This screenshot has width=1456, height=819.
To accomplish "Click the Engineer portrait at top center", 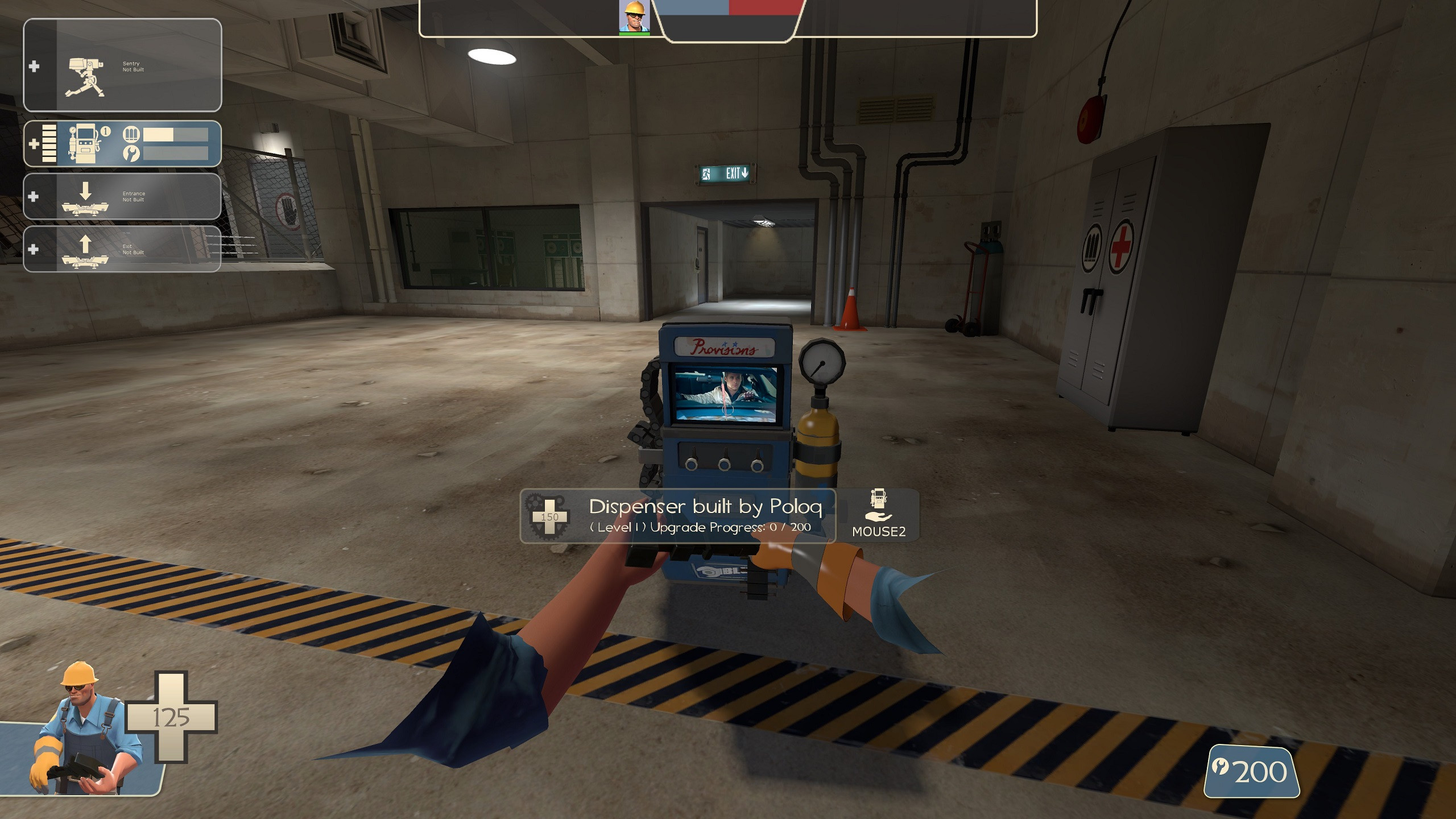I will click(635, 17).
